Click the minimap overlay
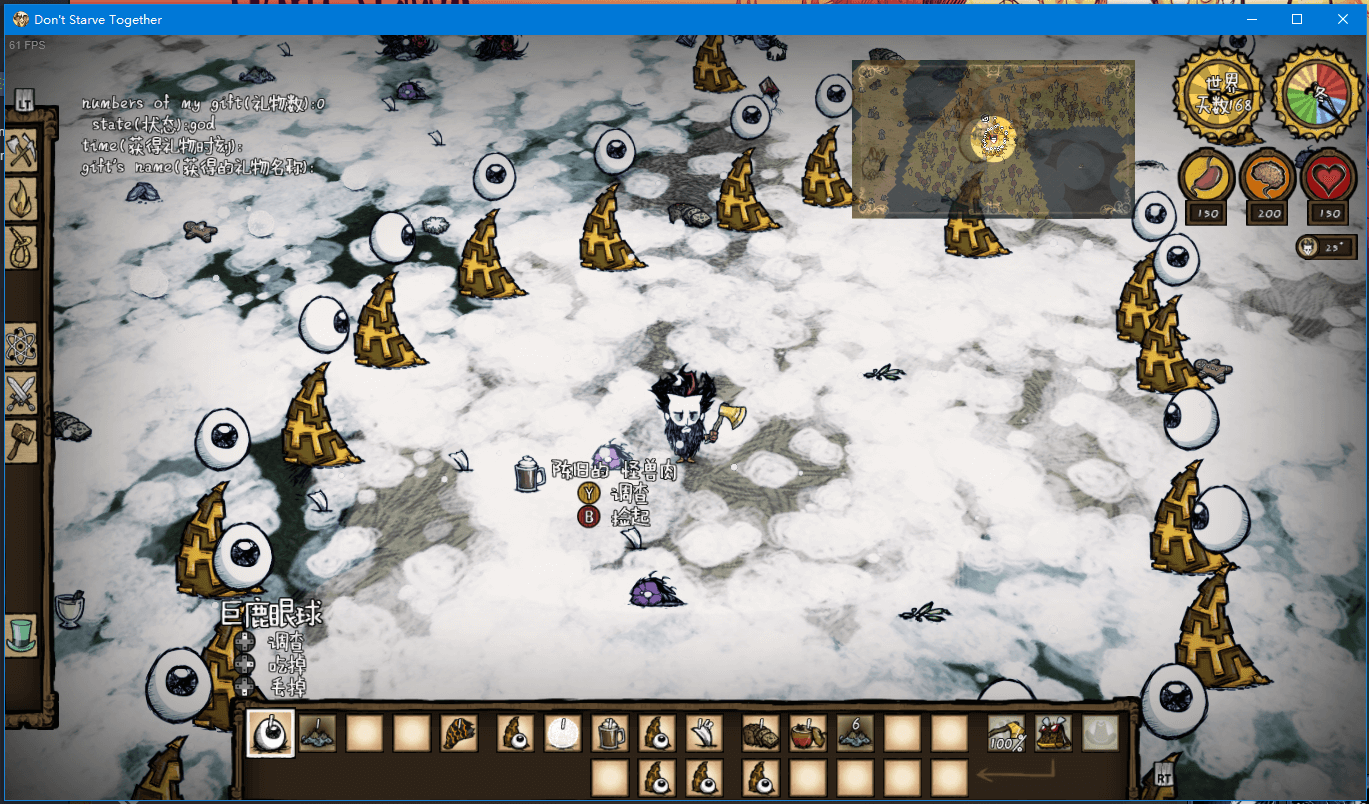Screen dimensions: 1369x804 click(x=992, y=138)
